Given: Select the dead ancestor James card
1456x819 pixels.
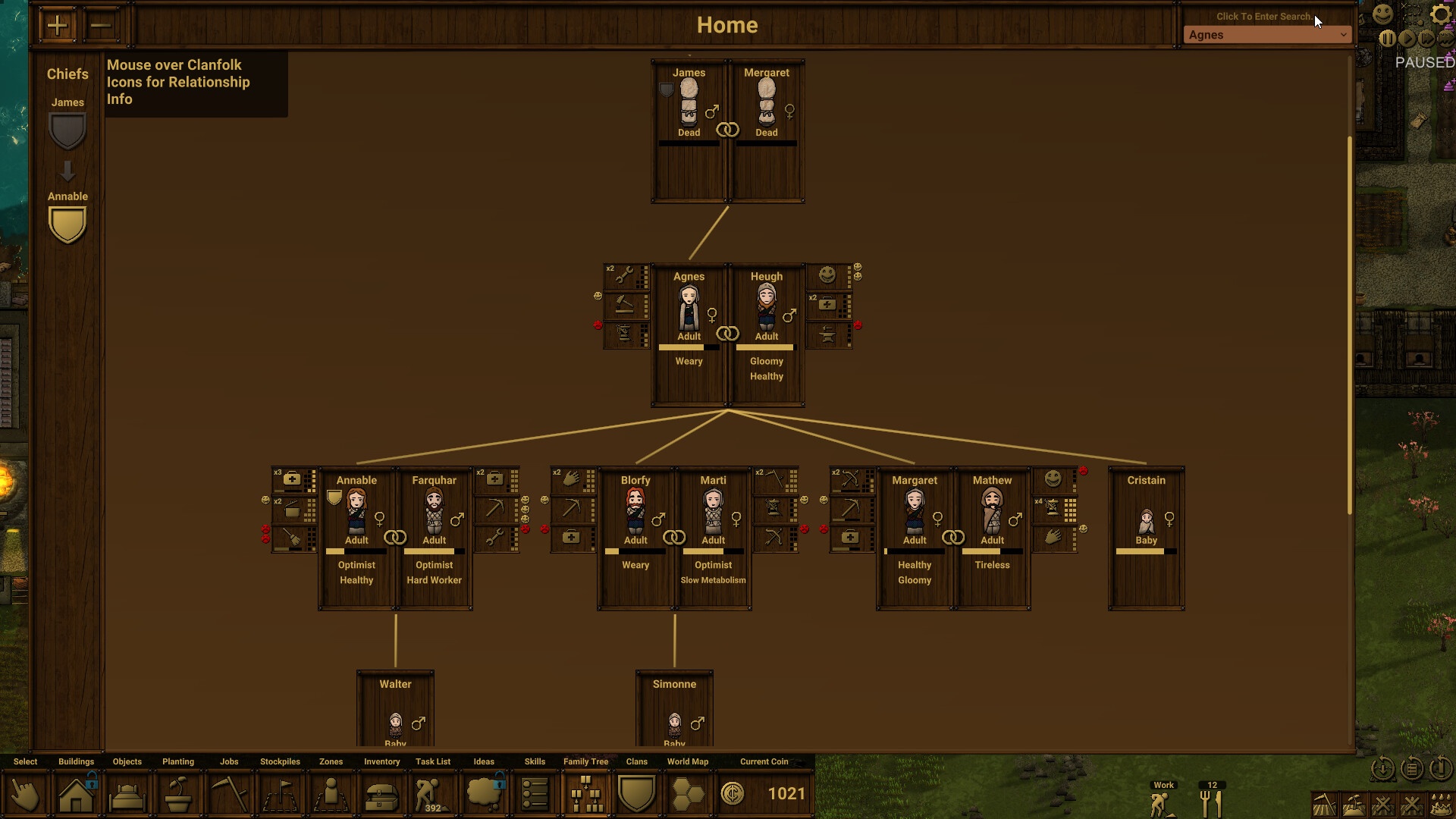Looking at the screenshot, I should pyautogui.click(x=689, y=130).
